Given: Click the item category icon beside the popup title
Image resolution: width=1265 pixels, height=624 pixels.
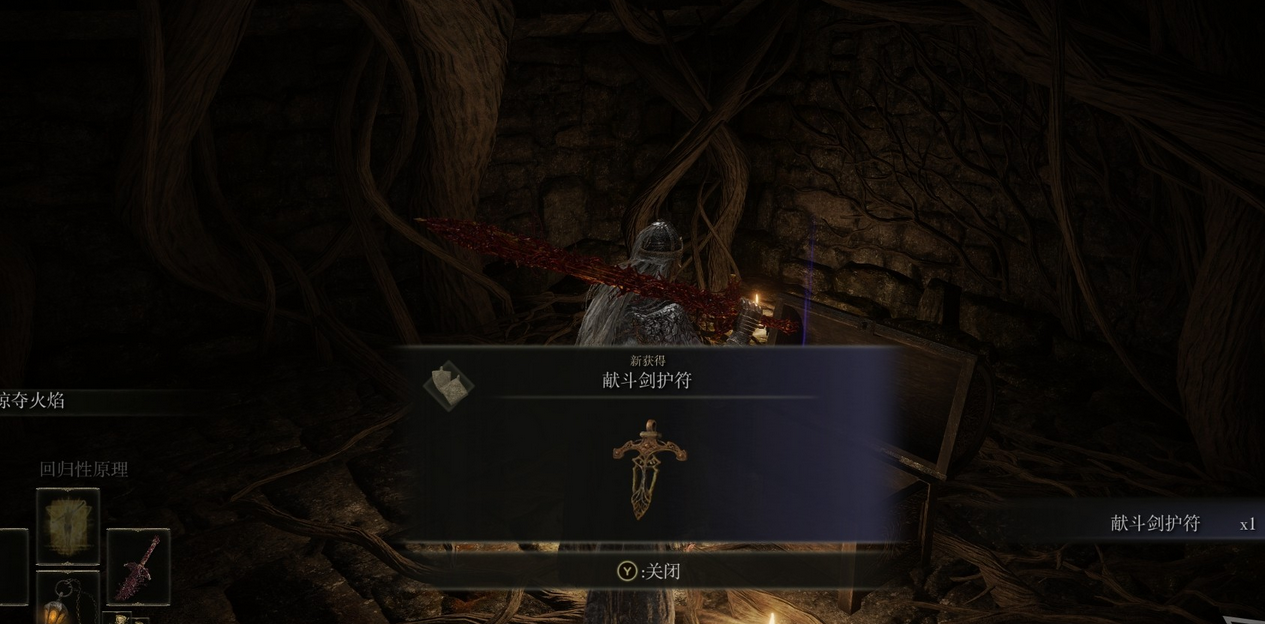Looking at the screenshot, I should [448, 385].
